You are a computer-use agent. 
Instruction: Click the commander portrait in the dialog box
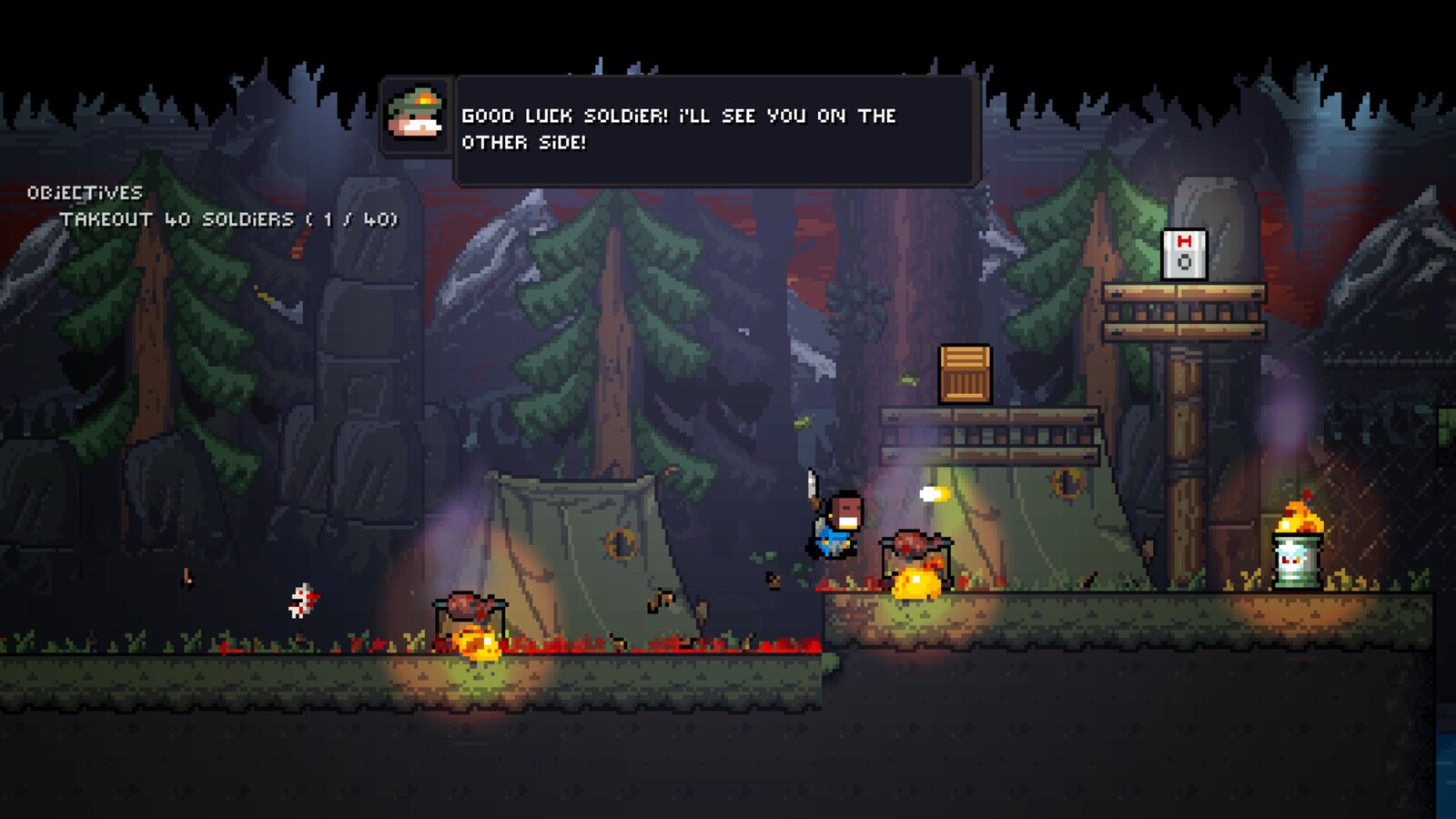coord(415,114)
